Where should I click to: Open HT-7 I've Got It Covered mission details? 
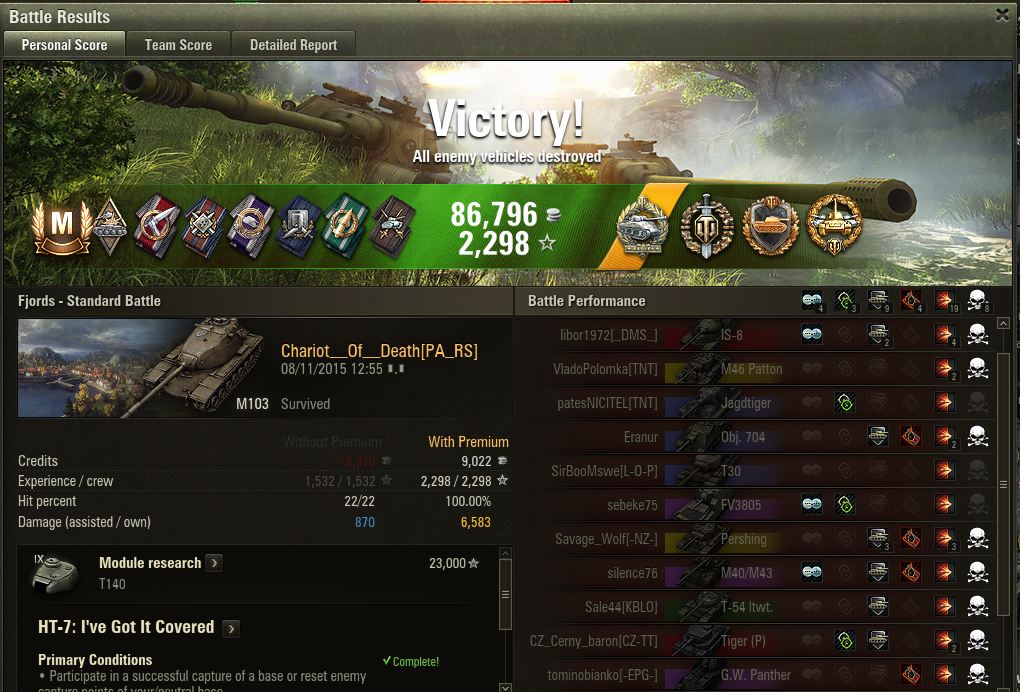231,628
